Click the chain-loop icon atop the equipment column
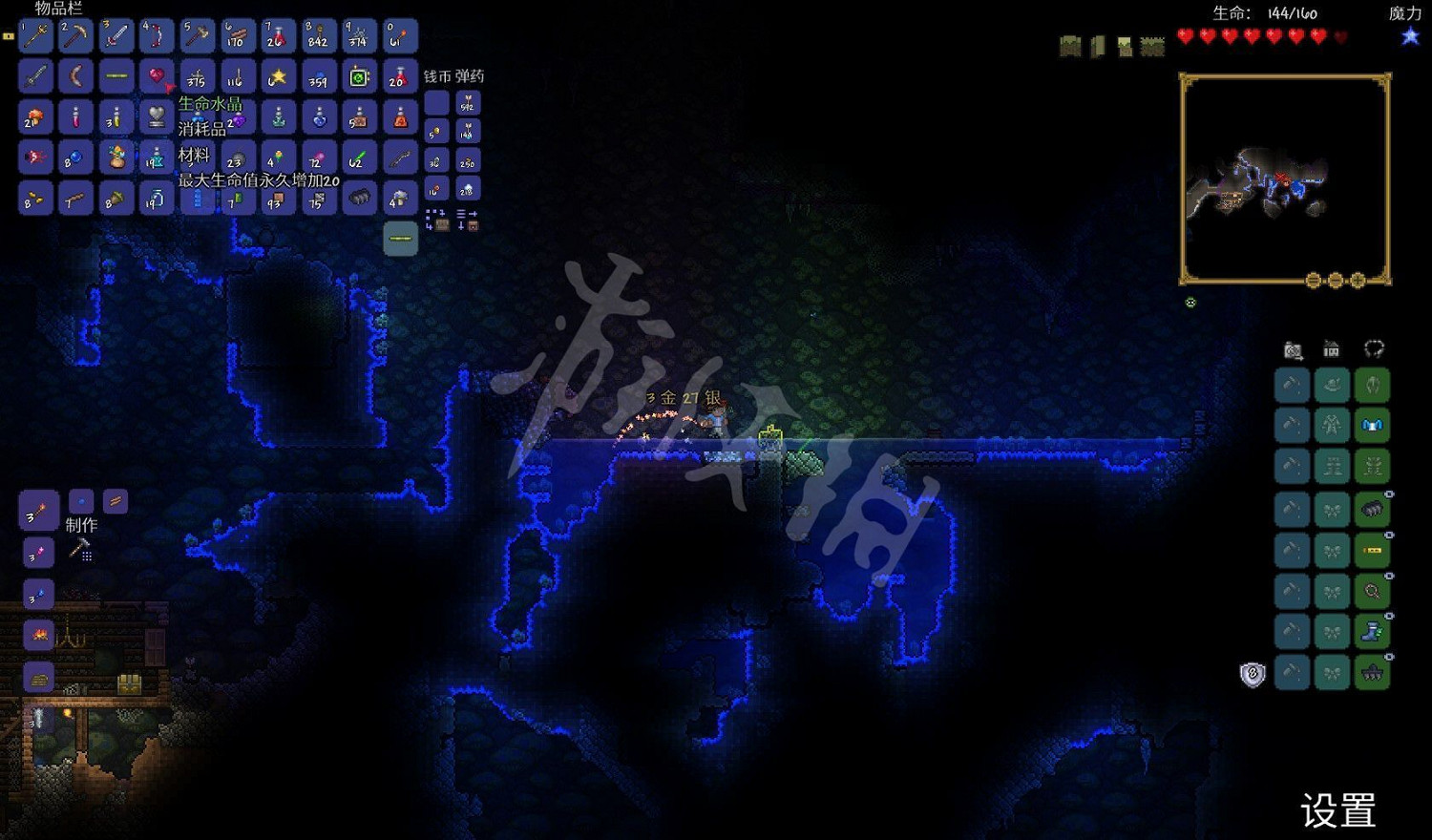Viewport: 1432px width, 840px height. click(x=1372, y=350)
